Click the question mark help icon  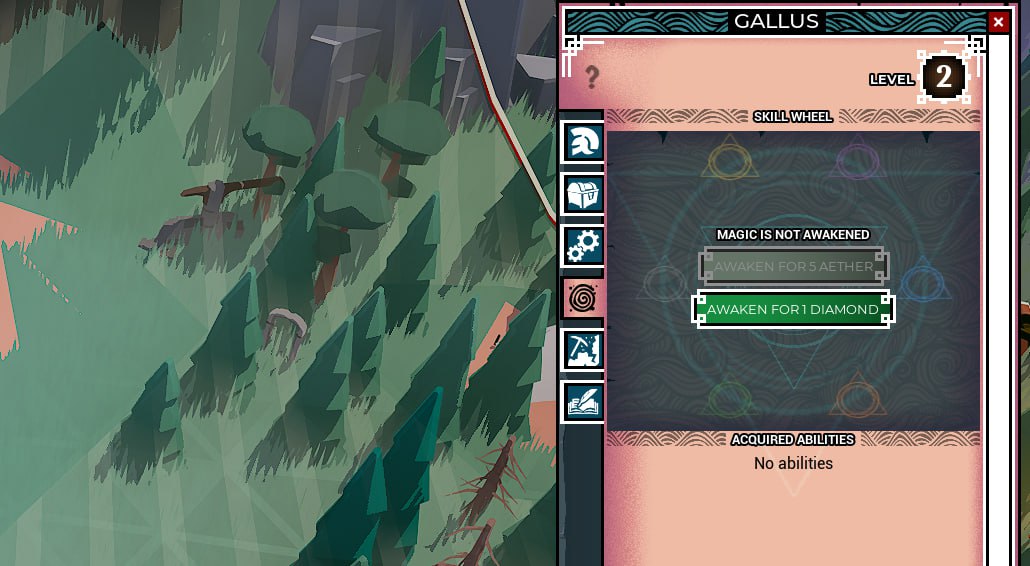tap(592, 77)
